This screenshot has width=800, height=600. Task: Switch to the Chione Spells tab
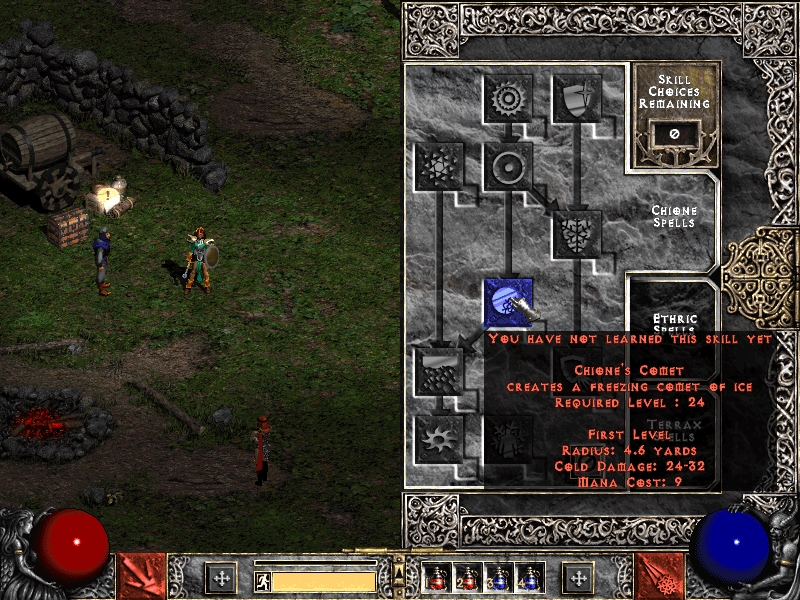[x=674, y=216]
